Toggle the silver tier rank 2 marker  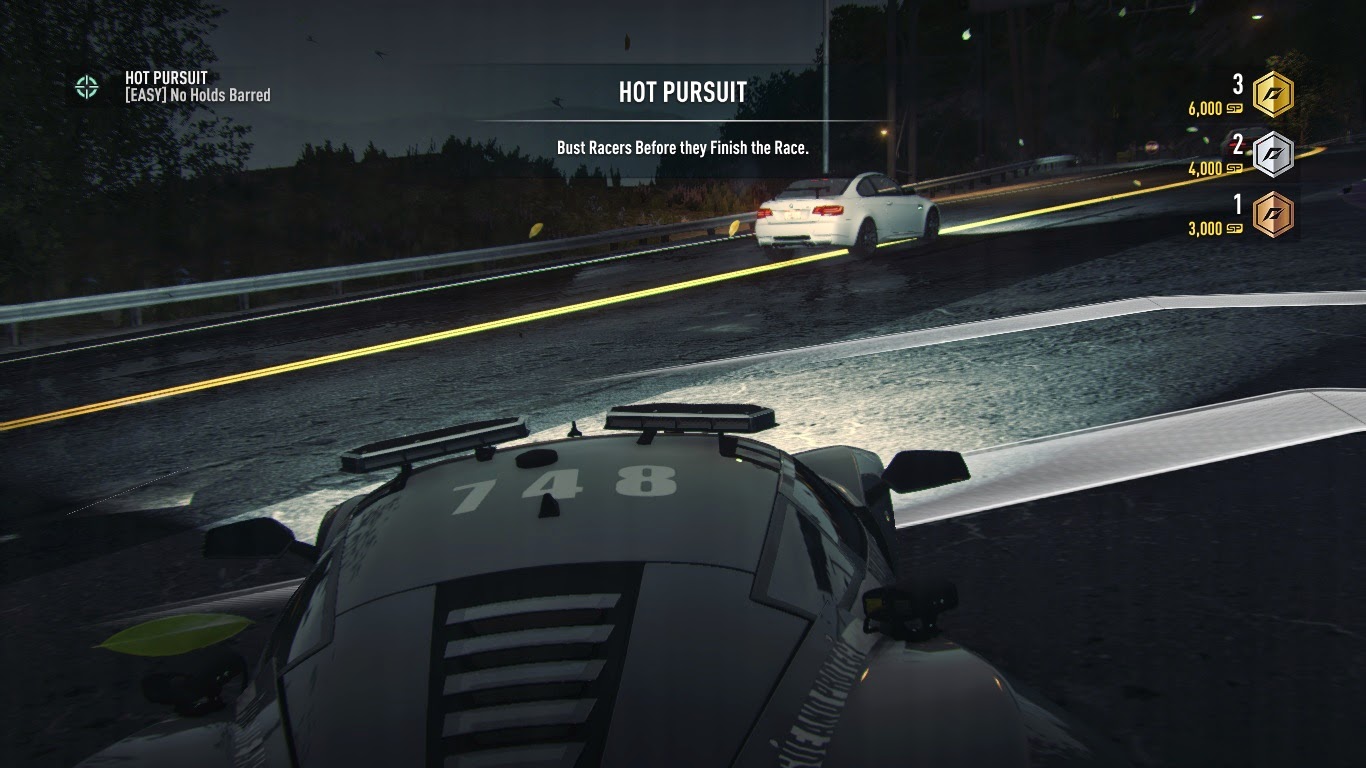tap(1237, 146)
